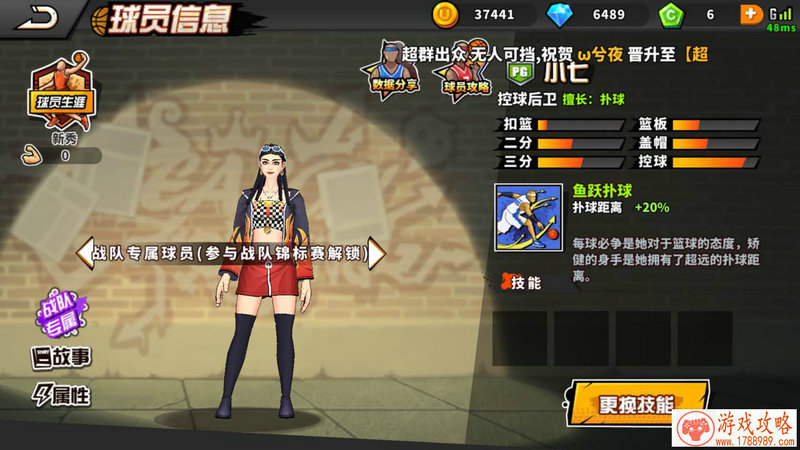
Task: Open the 数据分享 data share icon
Action: 396,69
